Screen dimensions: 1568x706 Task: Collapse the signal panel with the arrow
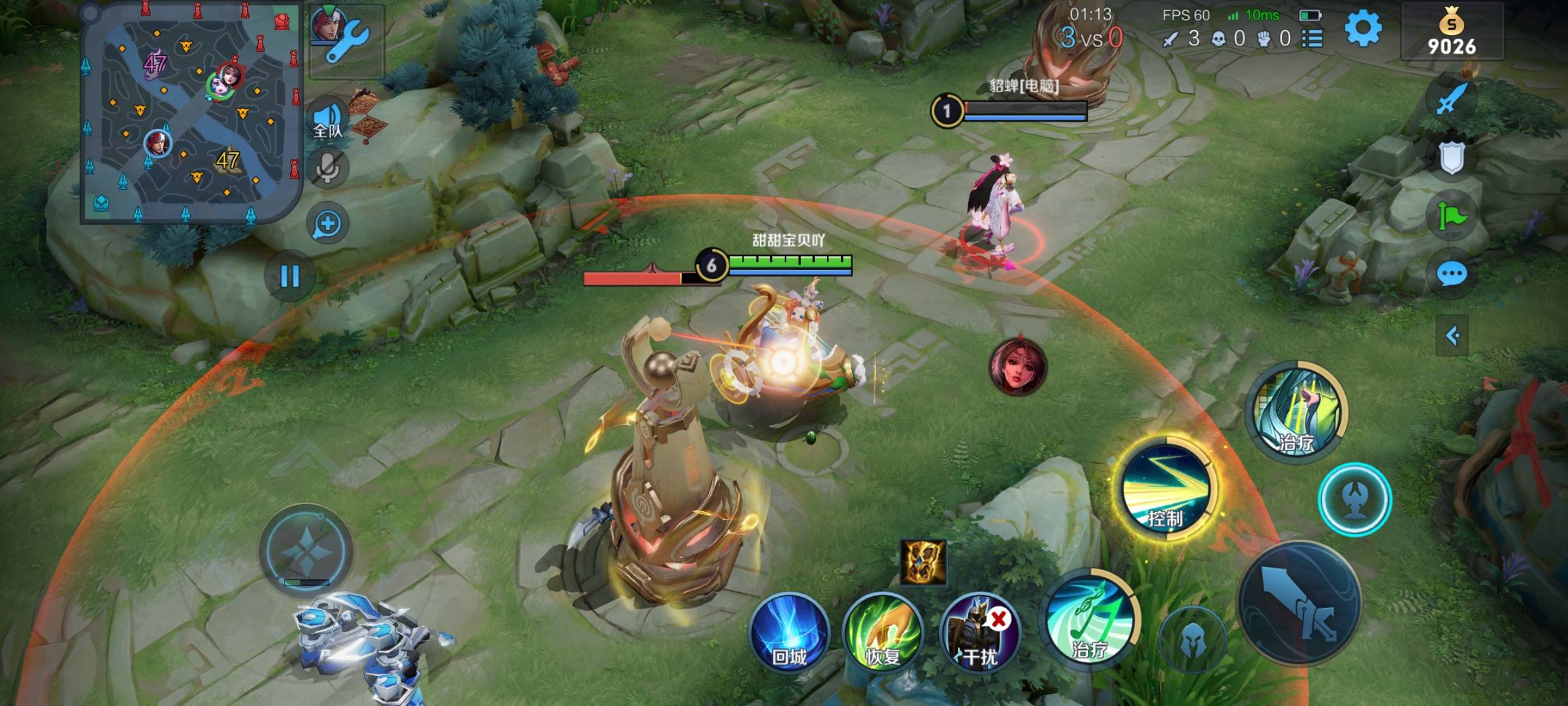click(x=1452, y=336)
